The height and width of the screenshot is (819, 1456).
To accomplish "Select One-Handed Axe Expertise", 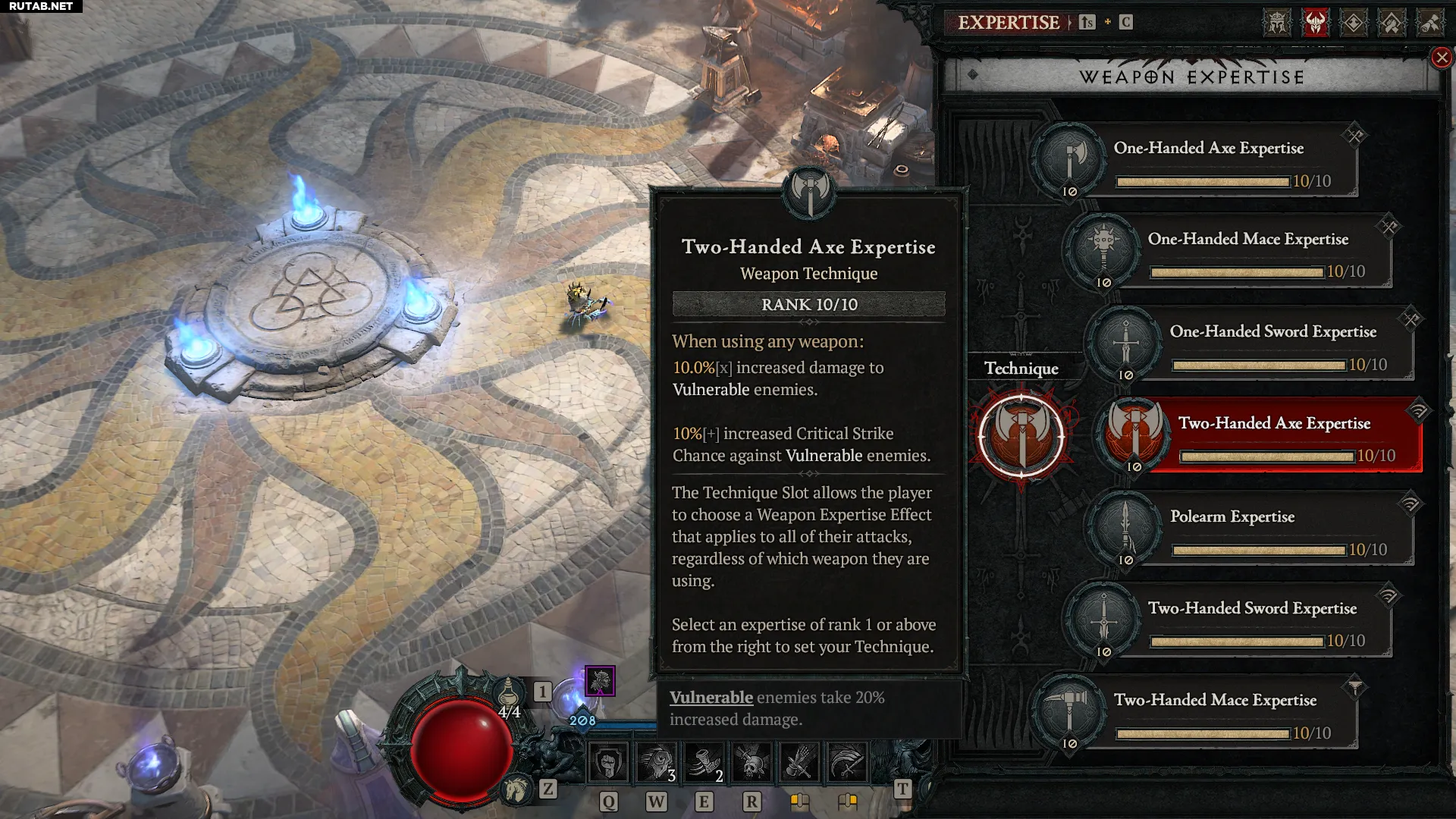I will pyautogui.click(x=1208, y=160).
